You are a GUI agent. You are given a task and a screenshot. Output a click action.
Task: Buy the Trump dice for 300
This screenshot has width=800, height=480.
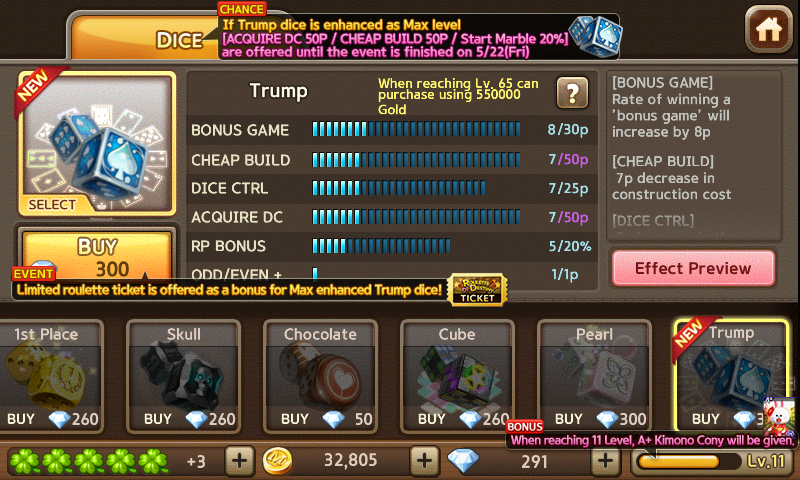point(97,255)
